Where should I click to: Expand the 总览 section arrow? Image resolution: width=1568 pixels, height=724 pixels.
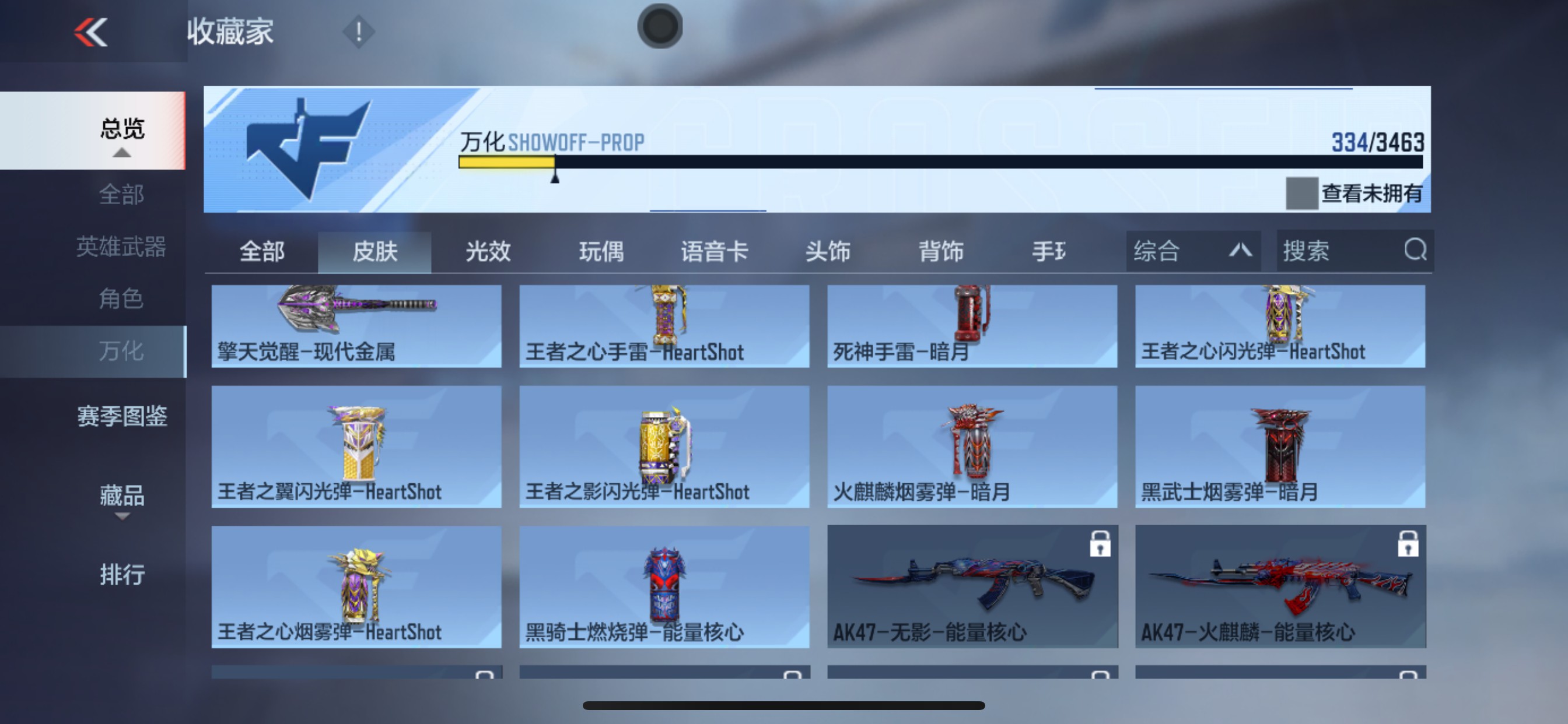pyautogui.click(x=124, y=154)
